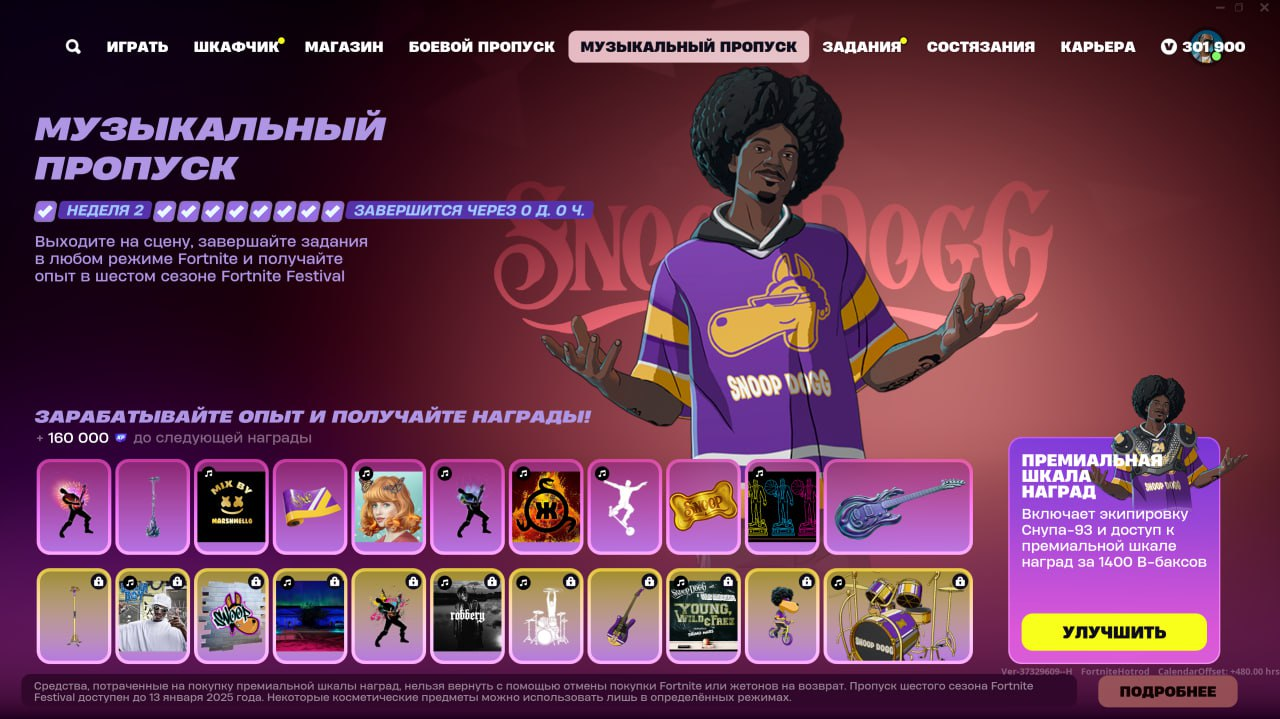Go to the МАГАЗИН tab
The image size is (1280, 719).
tap(344, 47)
